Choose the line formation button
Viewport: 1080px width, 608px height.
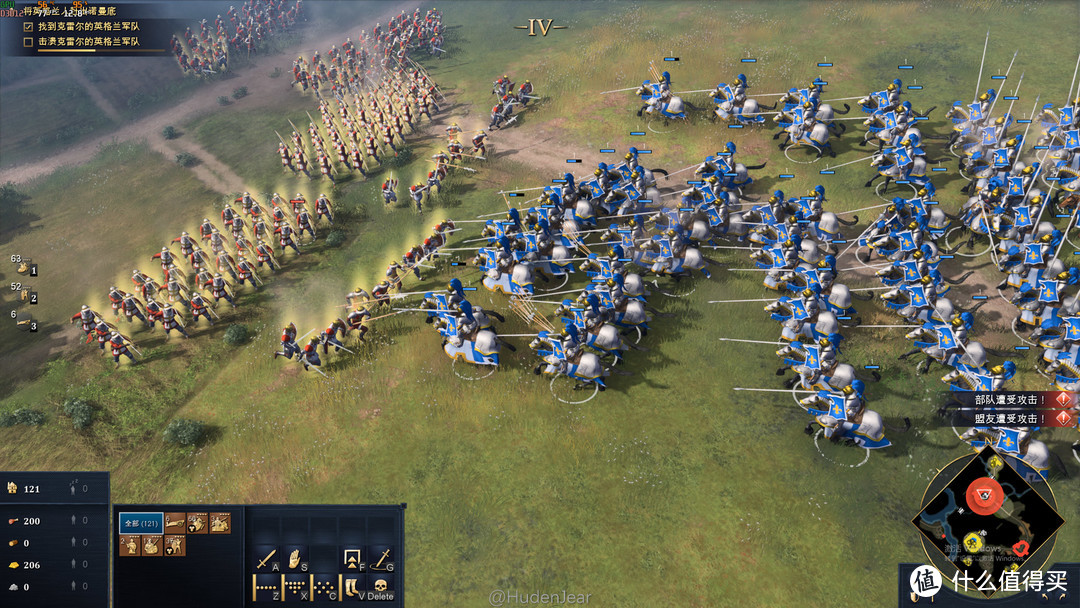pos(267,588)
